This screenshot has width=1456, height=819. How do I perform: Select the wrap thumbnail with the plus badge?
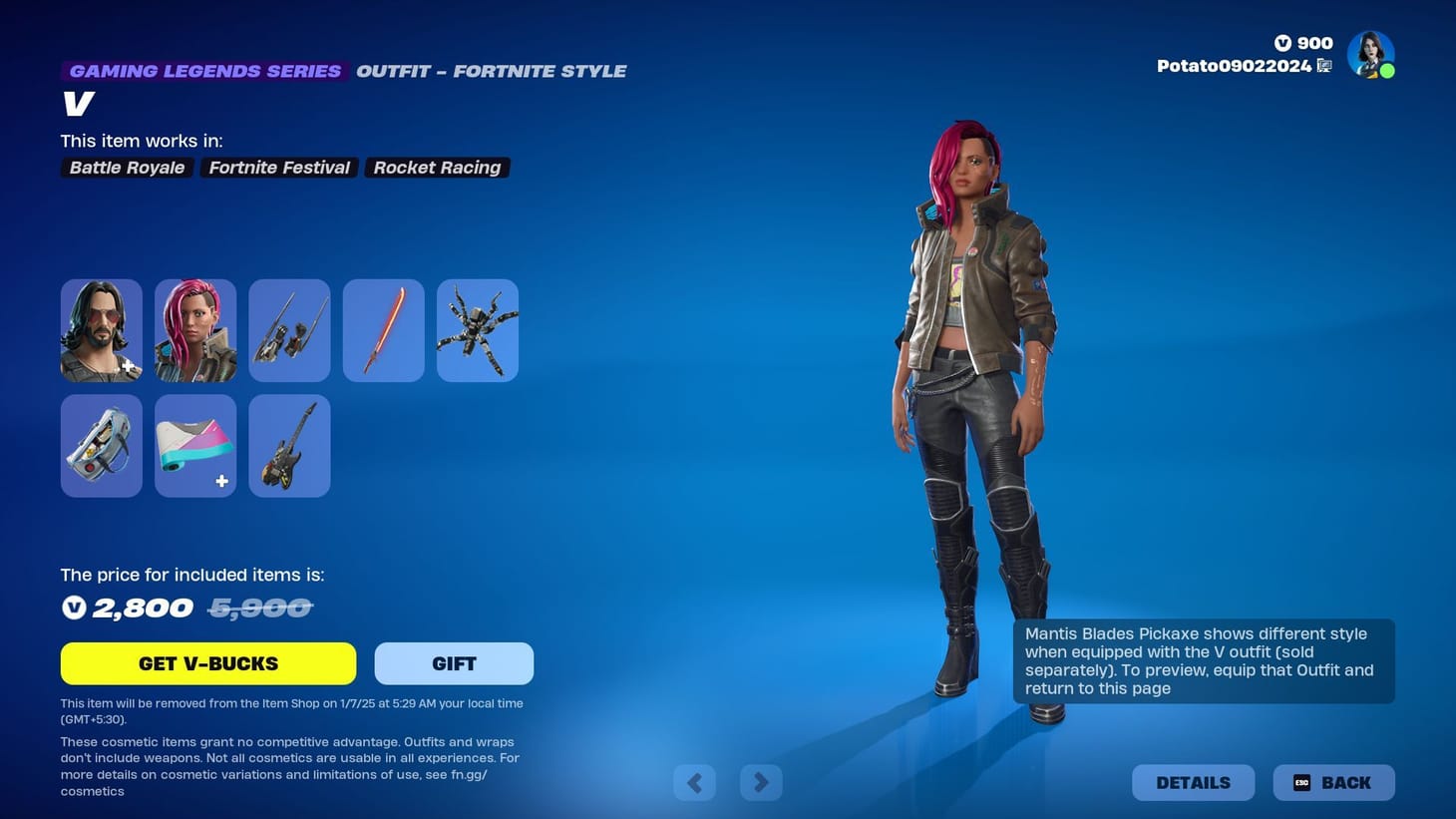click(195, 445)
